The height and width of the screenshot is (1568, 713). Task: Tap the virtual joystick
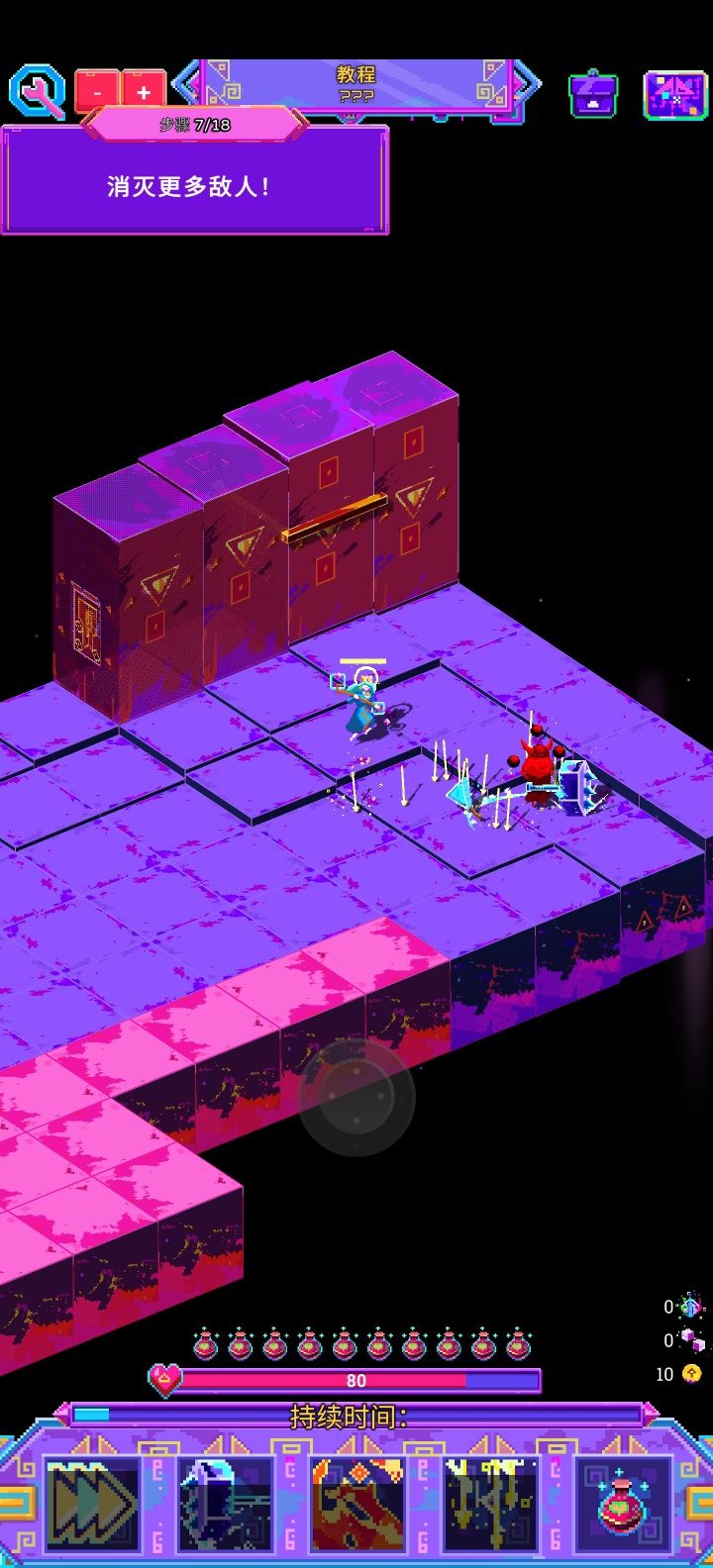[356, 1097]
